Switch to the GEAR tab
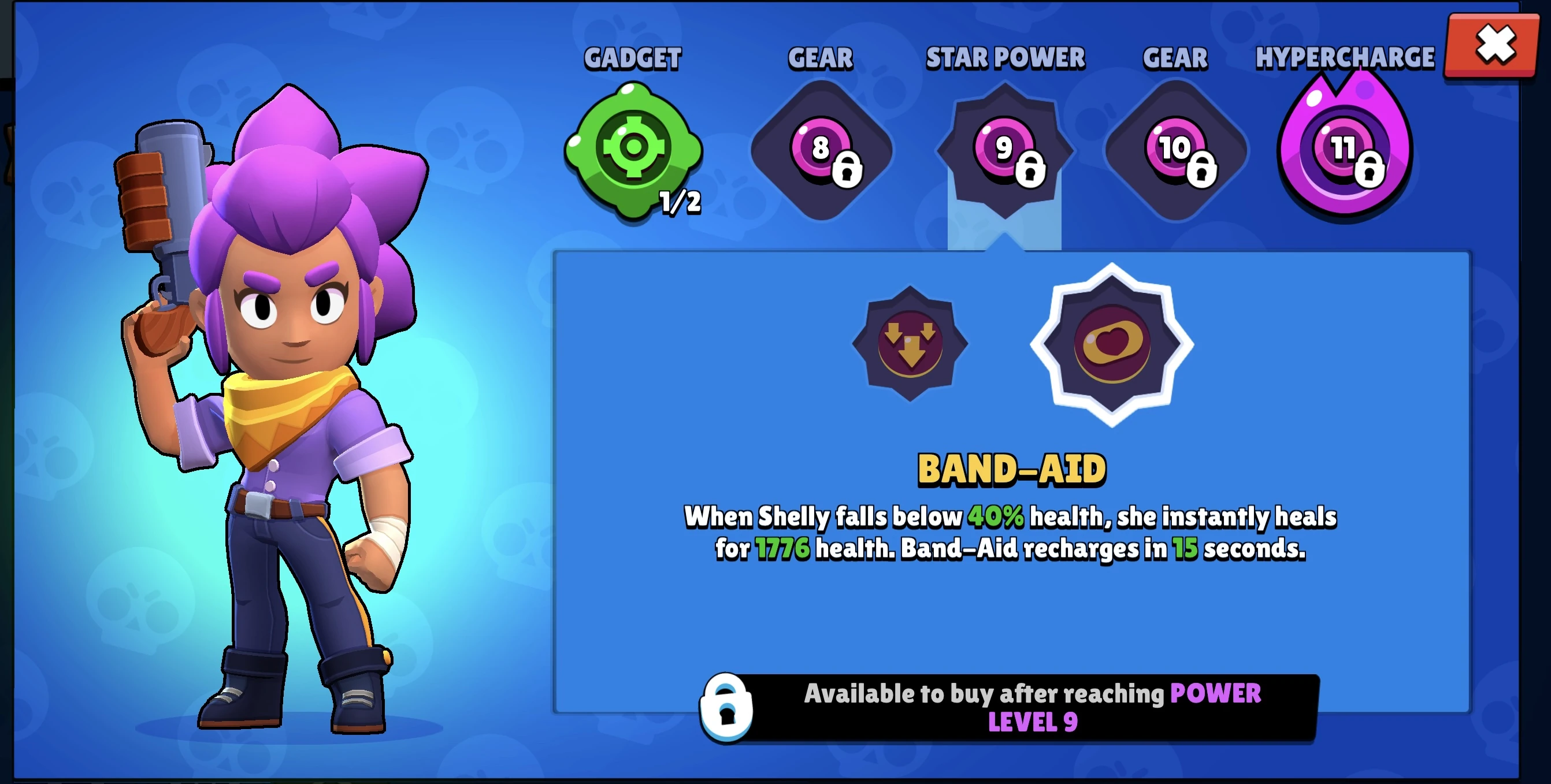This screenshot has height=784, width=1551. click(820, 57)
